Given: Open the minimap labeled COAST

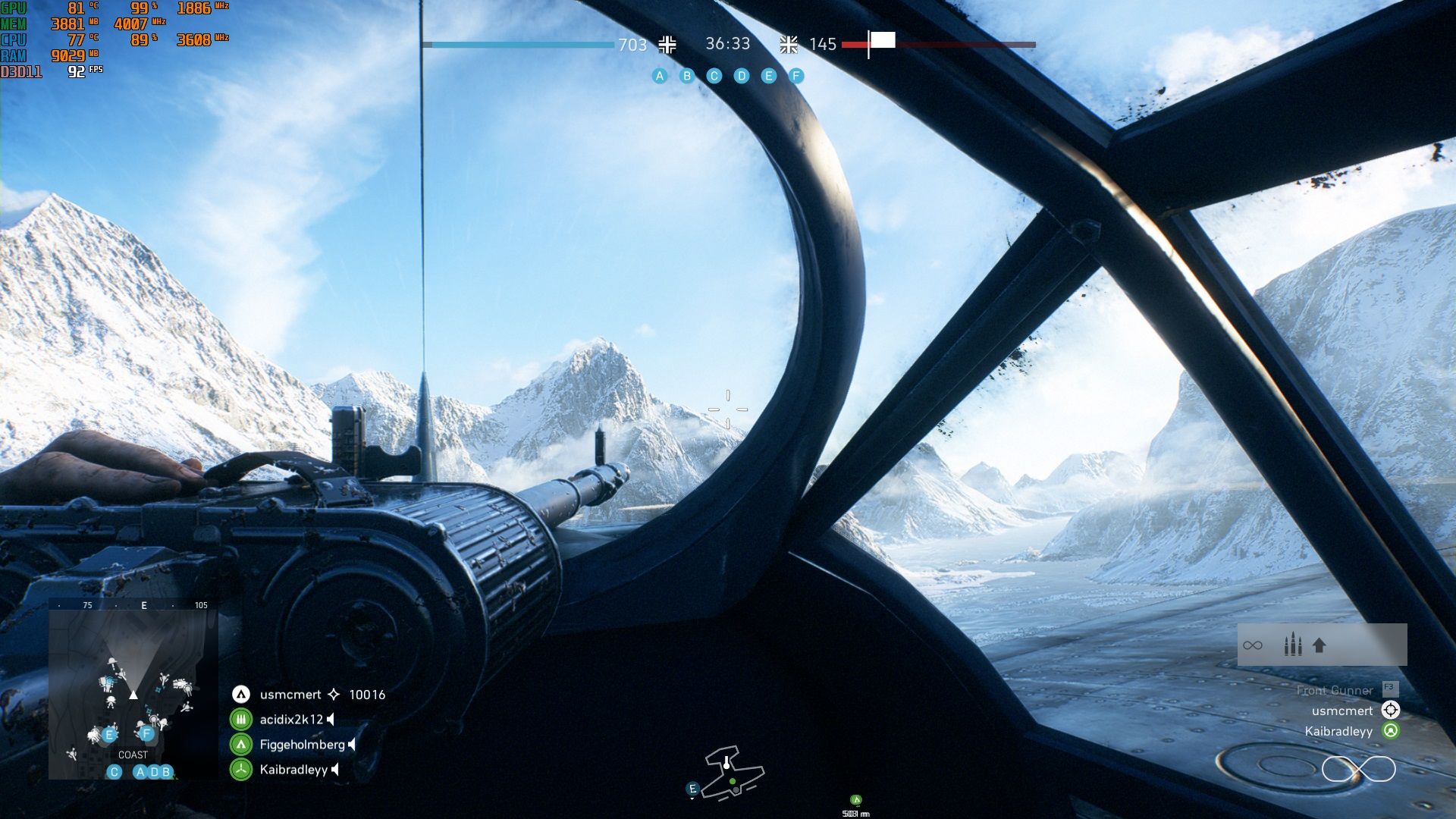Looking at the screenshot, I should pos(133,690).
